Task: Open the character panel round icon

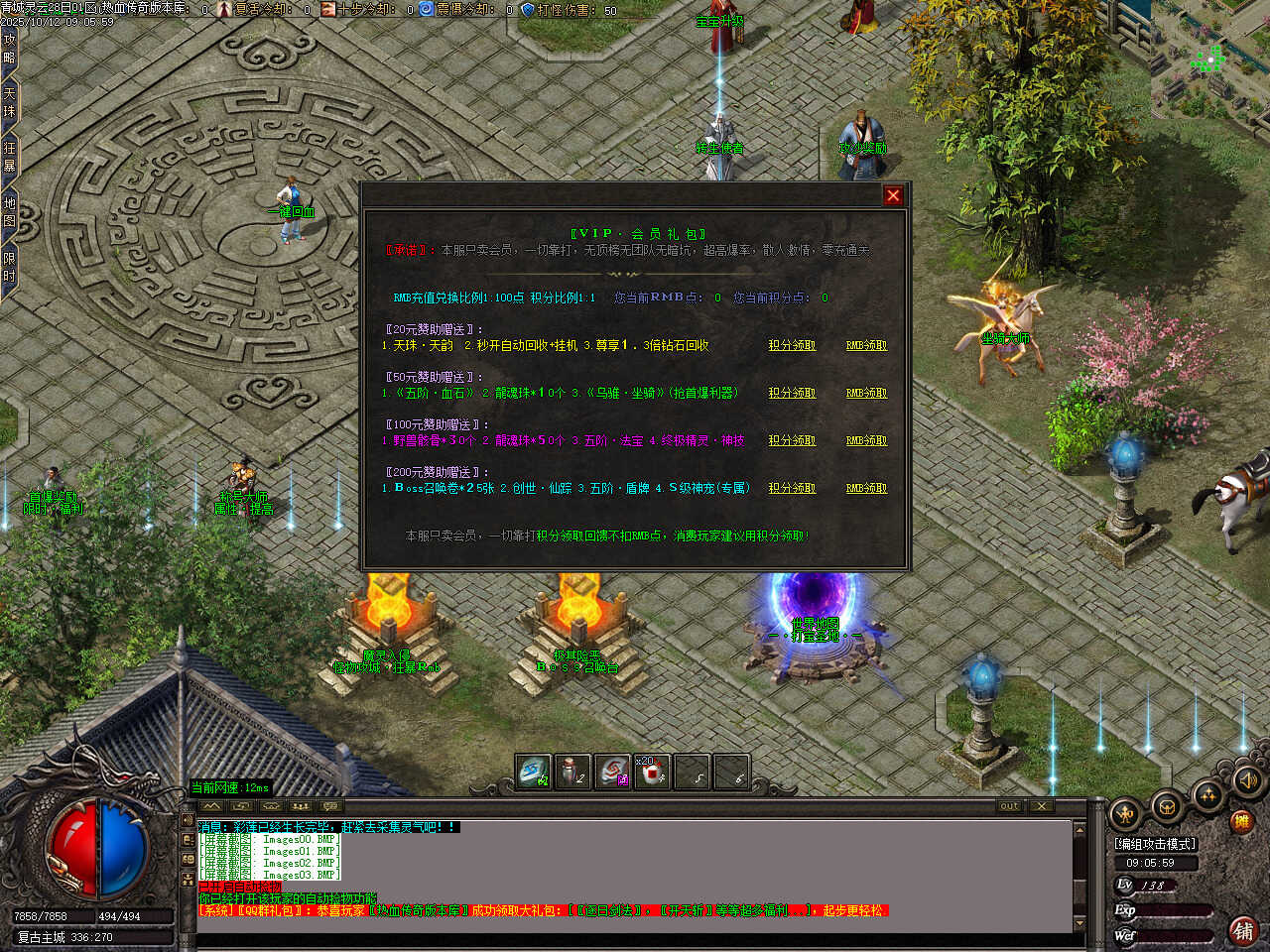Action: (1125, 814)
